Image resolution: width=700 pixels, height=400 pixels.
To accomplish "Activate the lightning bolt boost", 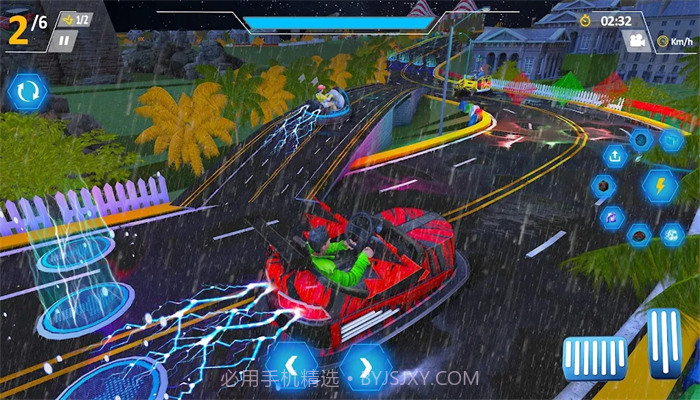I will point(659,185).
